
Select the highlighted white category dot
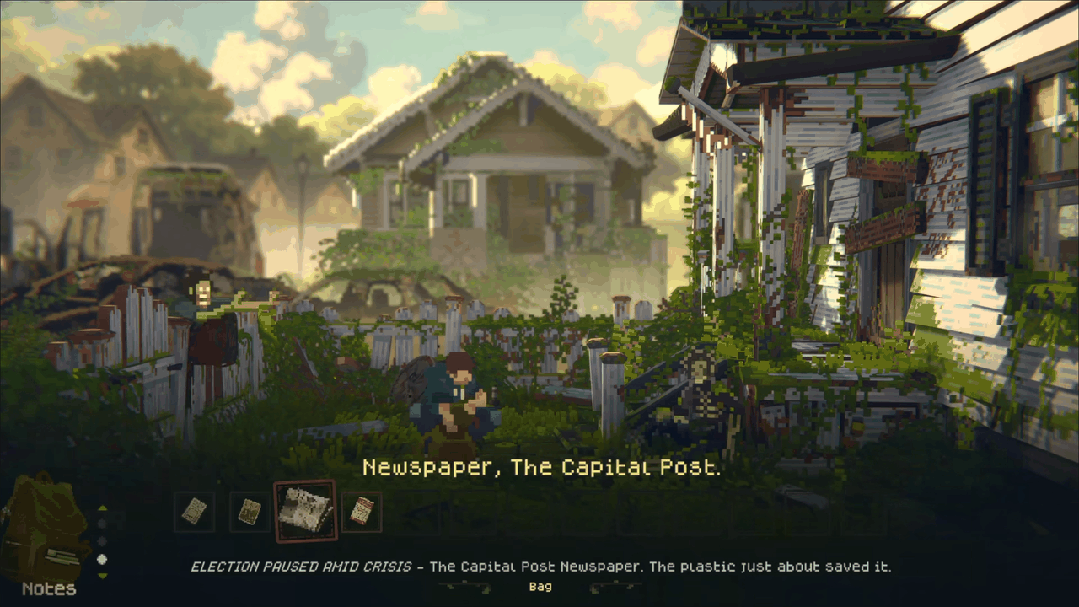[101, 559]
